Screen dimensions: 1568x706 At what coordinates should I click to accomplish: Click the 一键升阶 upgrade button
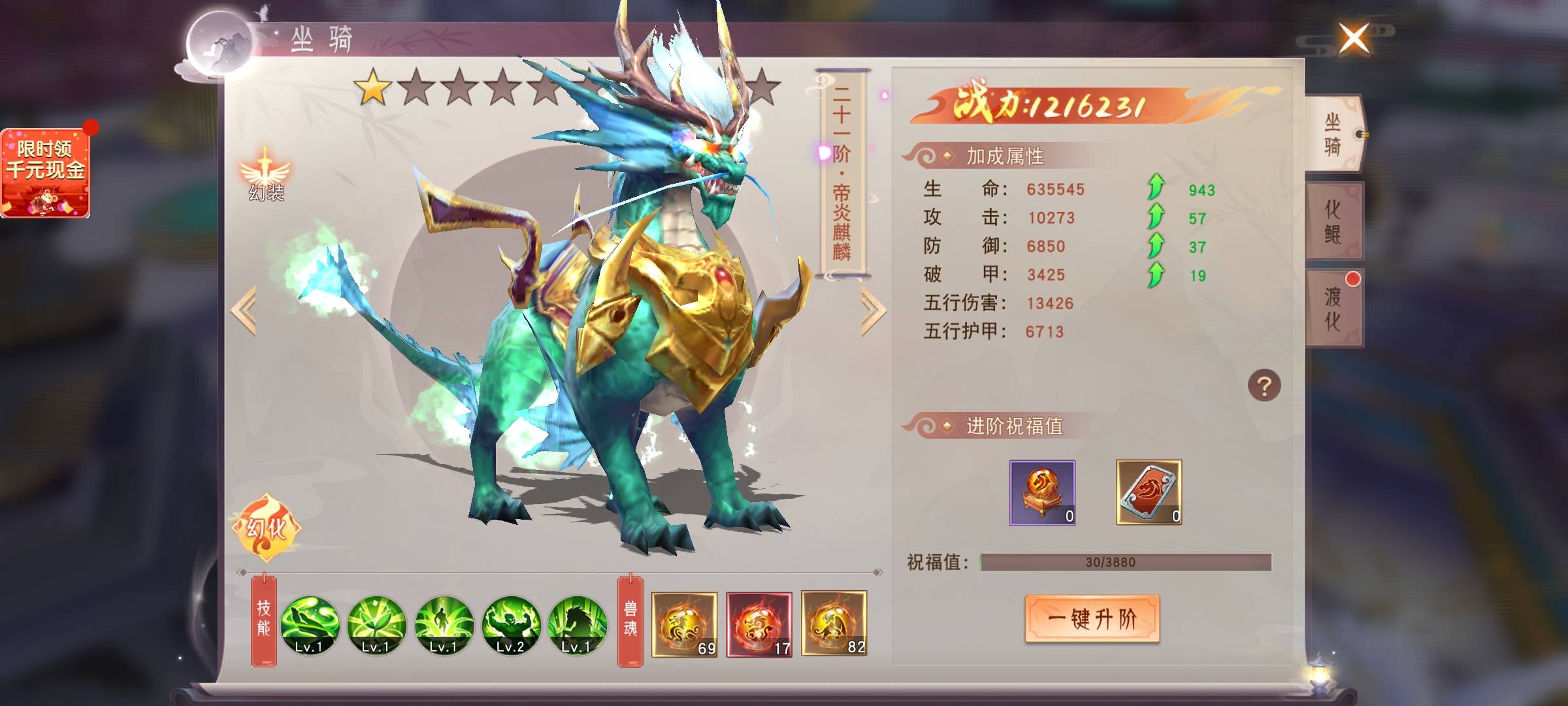pos(1092,618)
